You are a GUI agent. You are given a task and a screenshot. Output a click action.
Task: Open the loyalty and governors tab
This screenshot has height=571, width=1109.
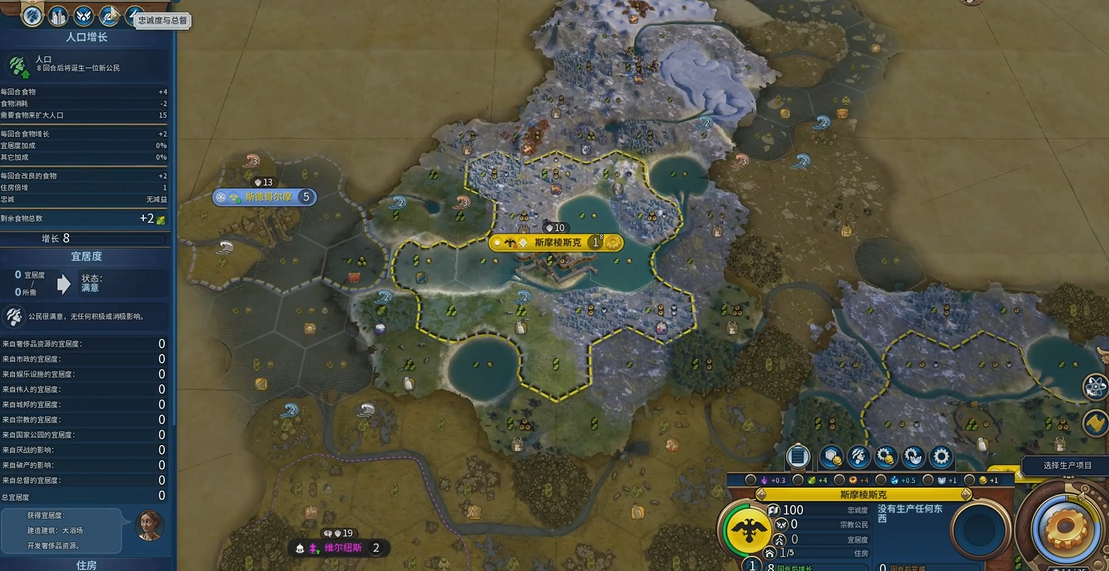click(x=135, y=16)
